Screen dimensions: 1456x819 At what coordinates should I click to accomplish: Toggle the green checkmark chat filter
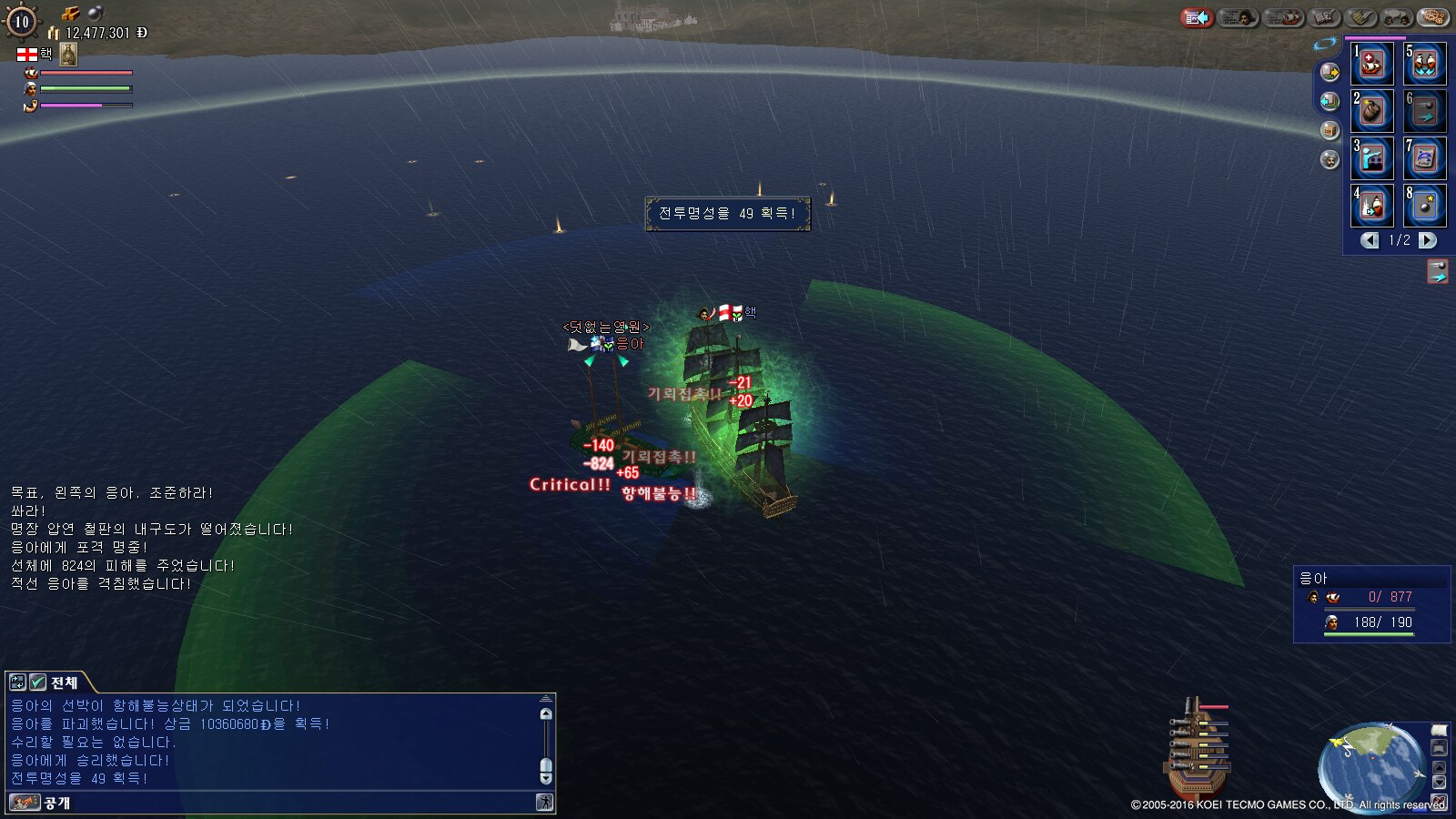tap(37, 682)
